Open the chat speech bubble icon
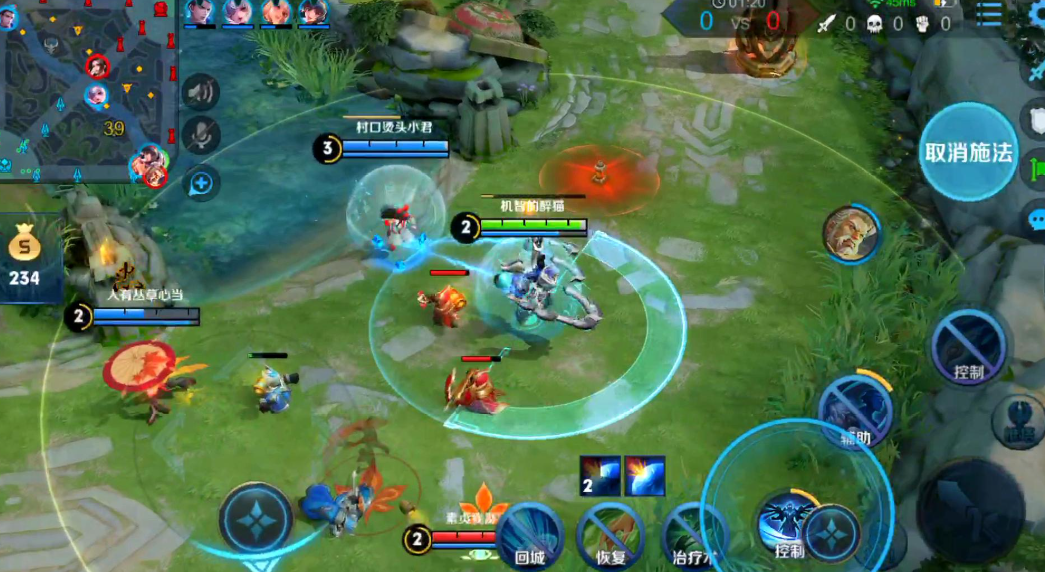 point(1035,217)
